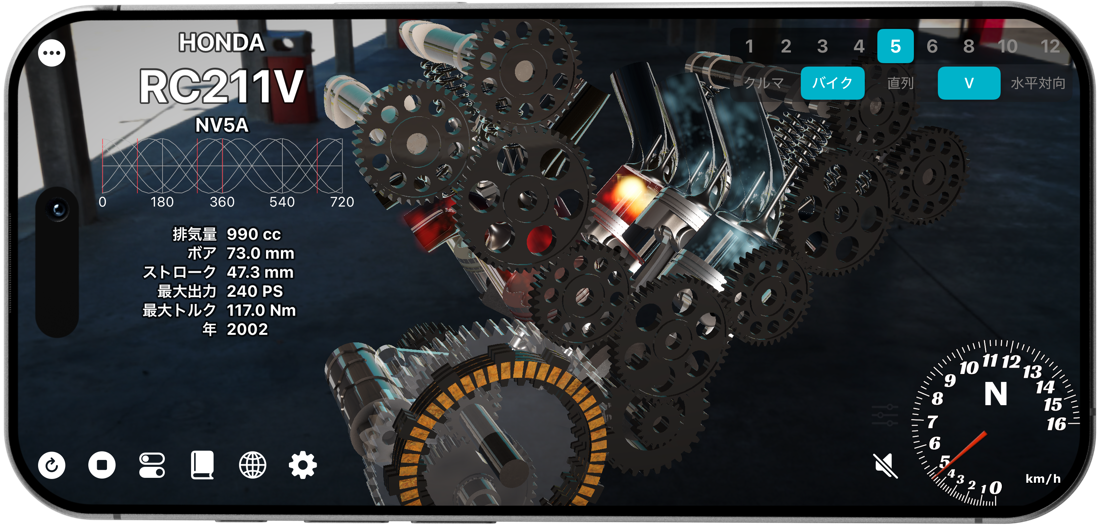Screen dimensions: 1100x525
Task: Choose 12 cylinders
Action: [x=1049, y=46]
